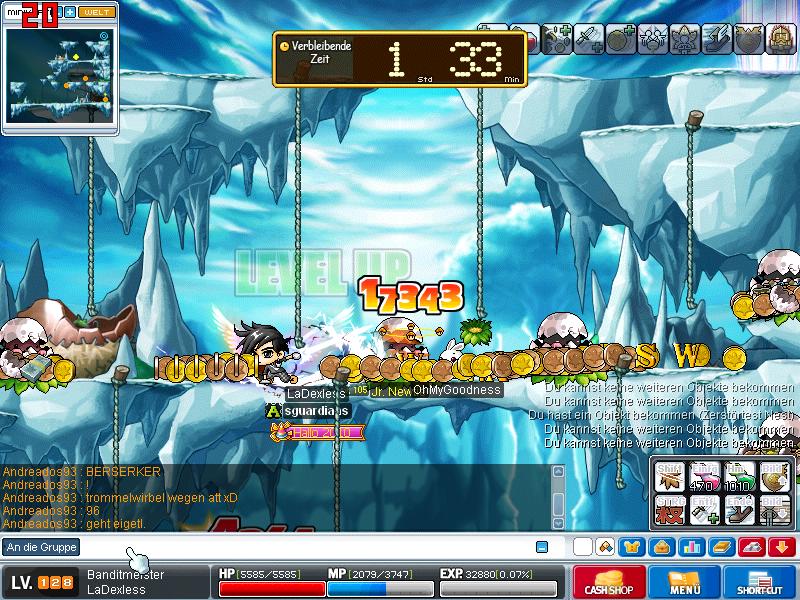Activate the Ende boot skill slot
800x600 pixels.
[738, 511]
